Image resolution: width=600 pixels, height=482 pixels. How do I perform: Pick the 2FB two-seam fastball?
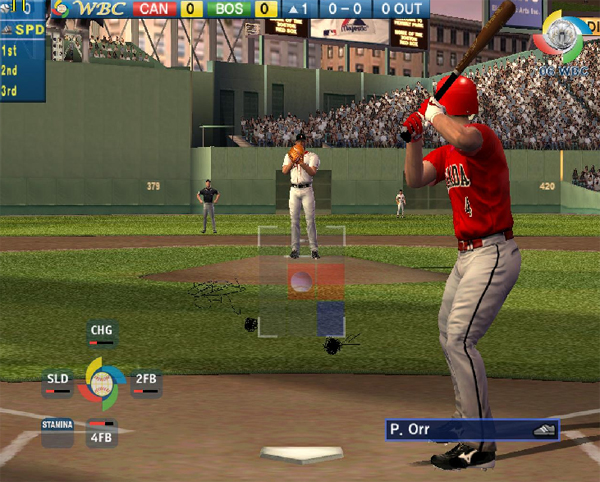point(146,380)
